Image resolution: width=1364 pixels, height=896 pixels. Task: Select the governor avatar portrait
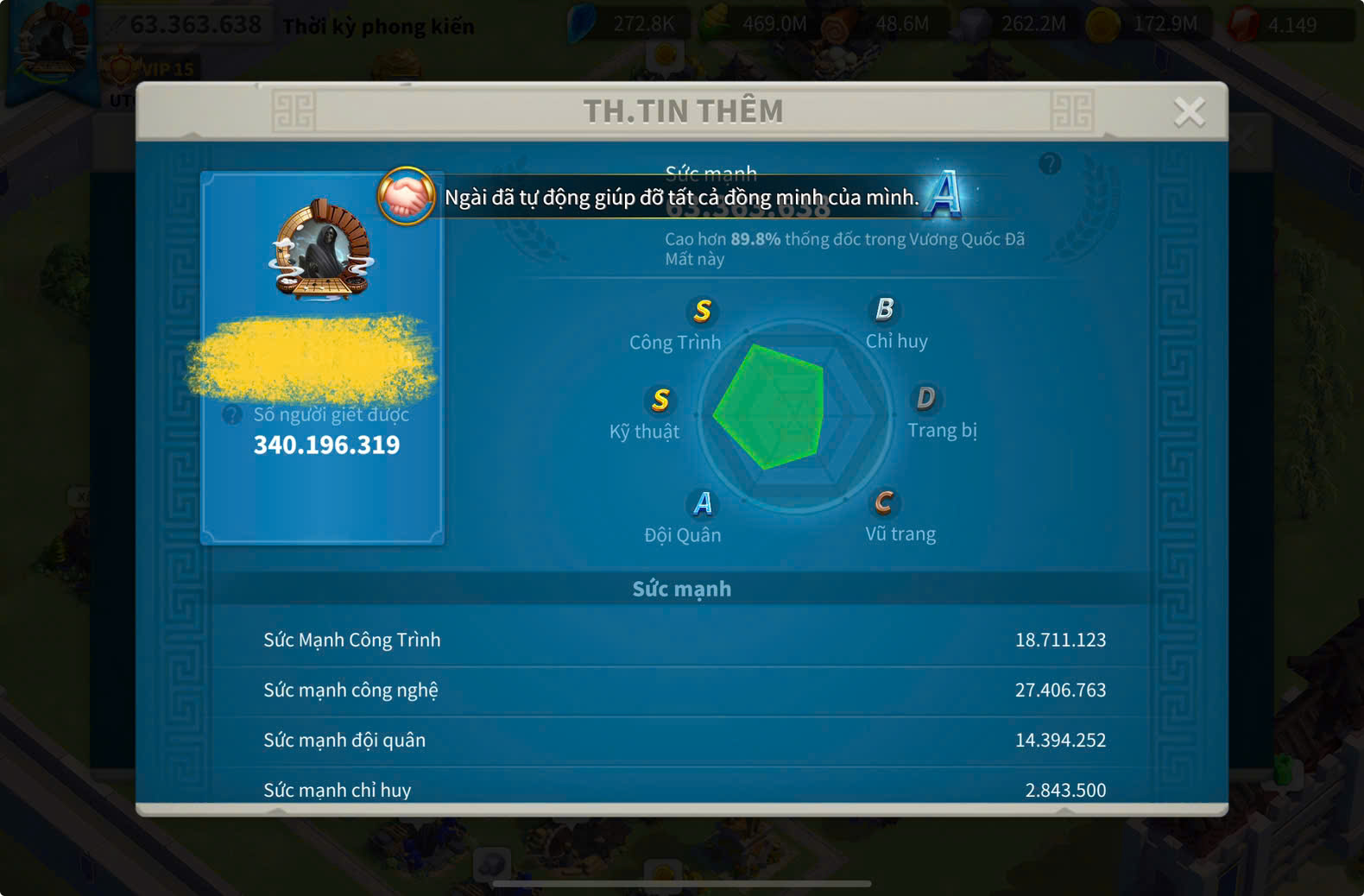[x=321, y=251]
